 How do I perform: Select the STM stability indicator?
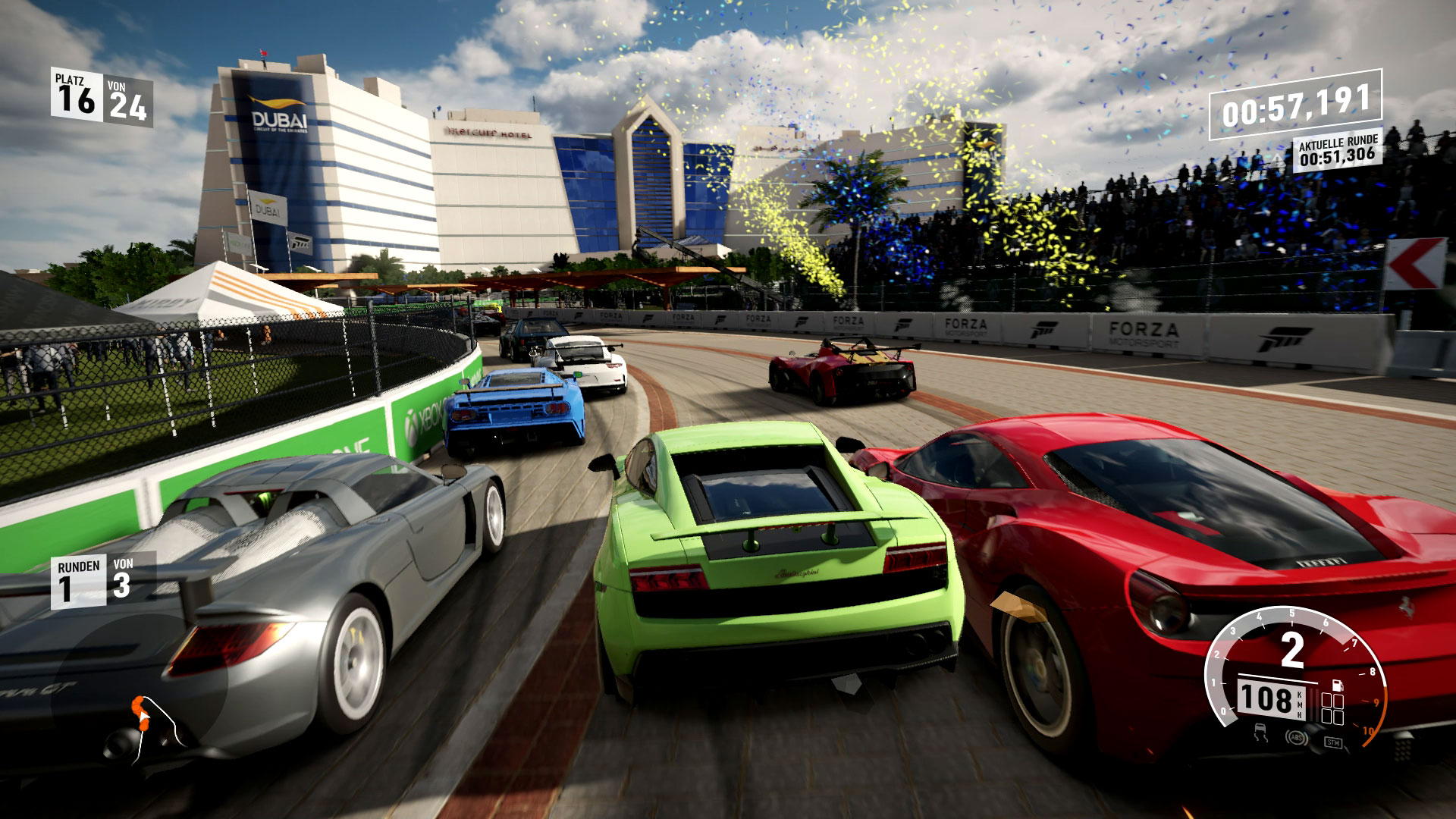(1333, 741)
